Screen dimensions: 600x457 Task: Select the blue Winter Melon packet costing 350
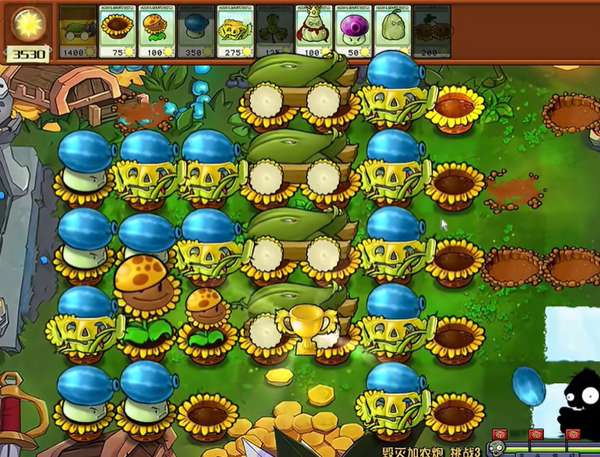[195, 31]
